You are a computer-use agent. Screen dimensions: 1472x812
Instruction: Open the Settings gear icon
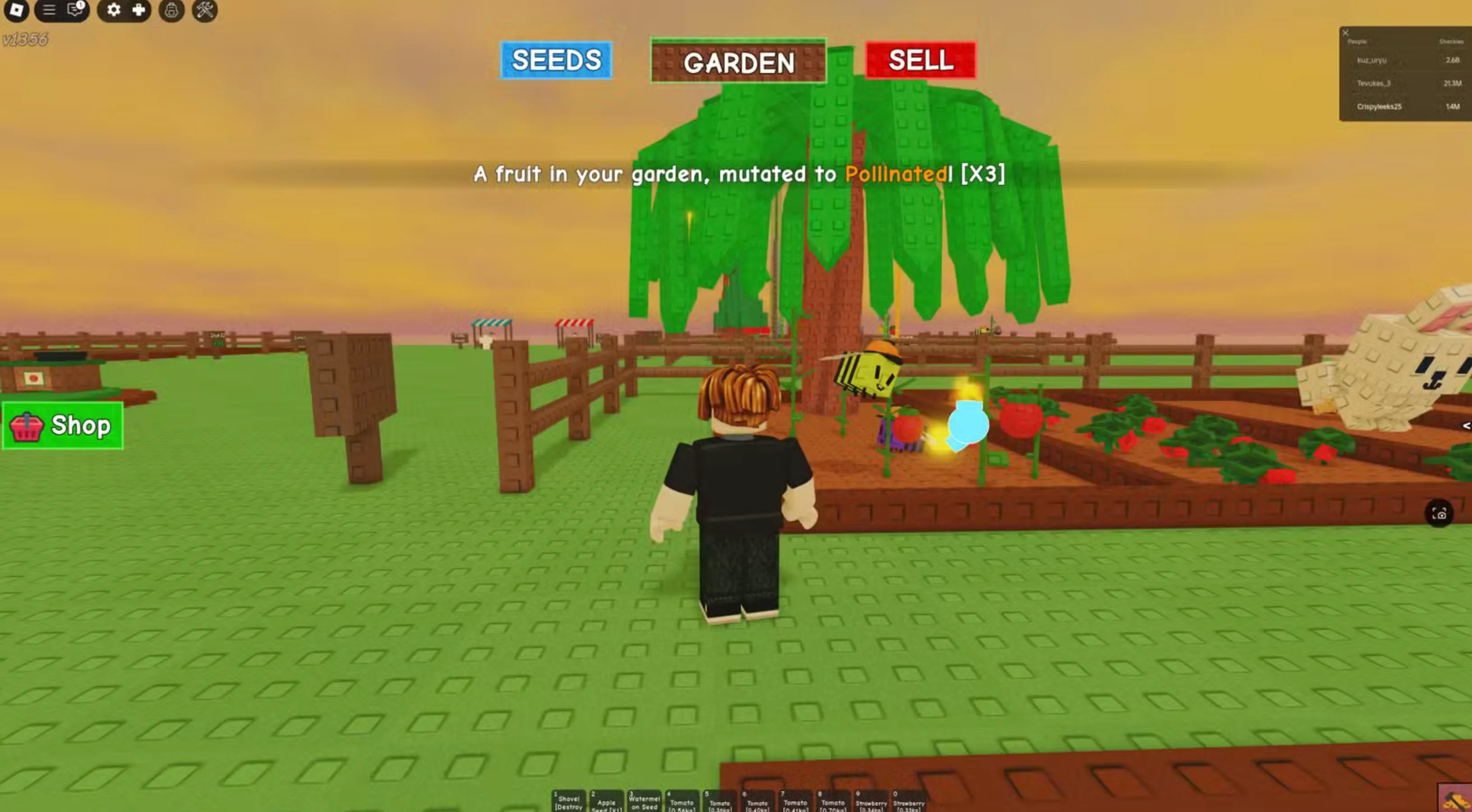(113, 11)
